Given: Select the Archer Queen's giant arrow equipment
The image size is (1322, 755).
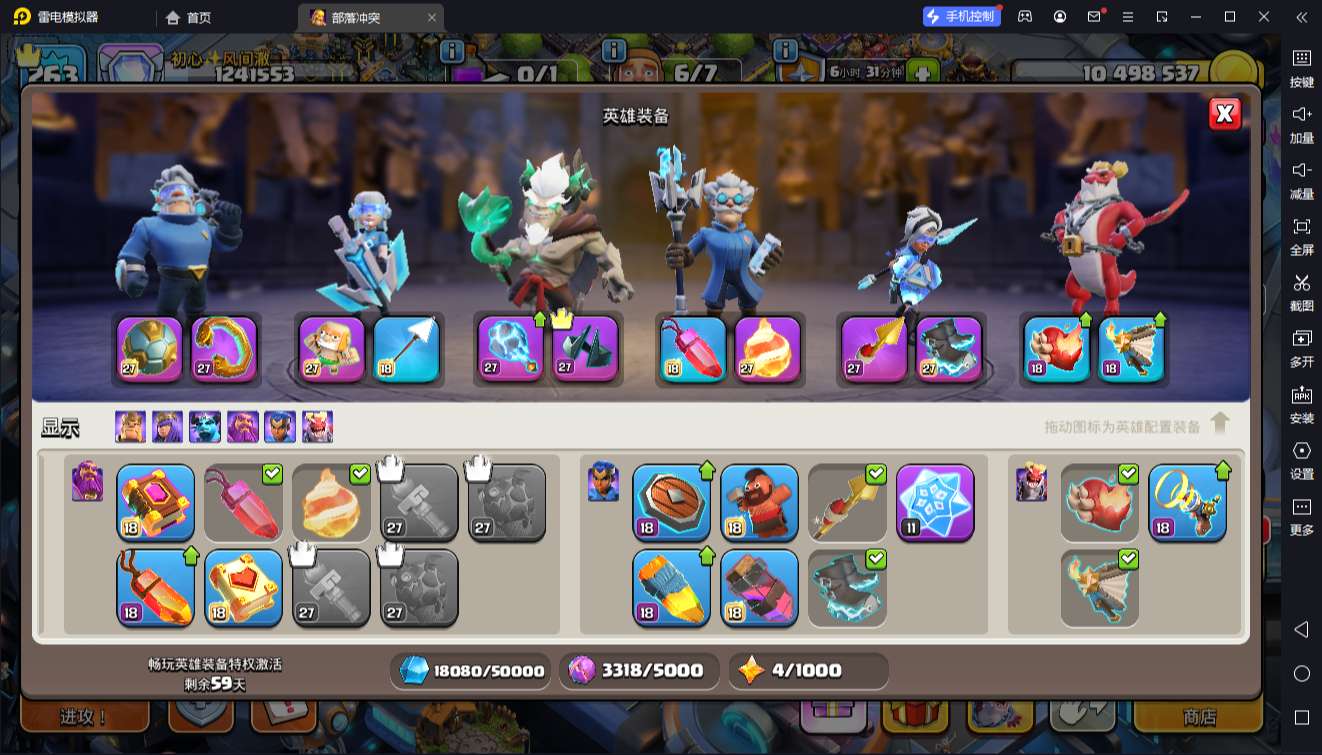Looking at the screenshot, I should click(406, 349).
